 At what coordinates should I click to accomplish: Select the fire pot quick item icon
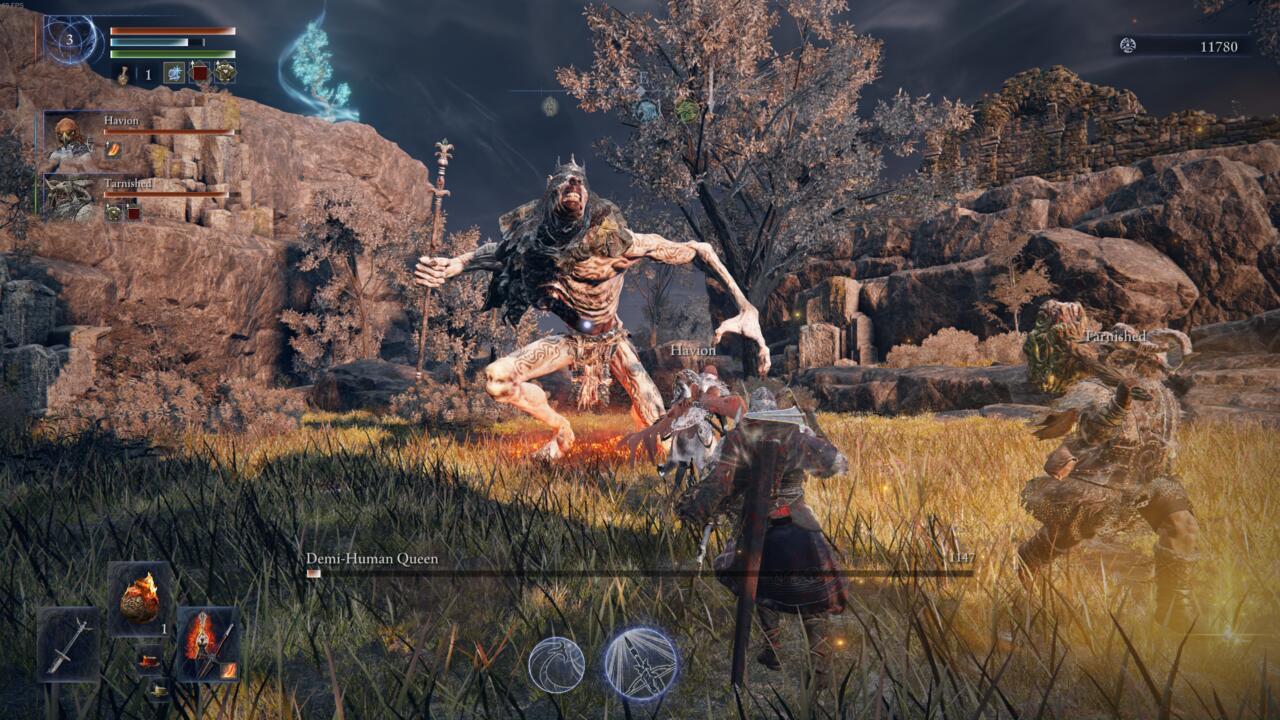(138, 600)
